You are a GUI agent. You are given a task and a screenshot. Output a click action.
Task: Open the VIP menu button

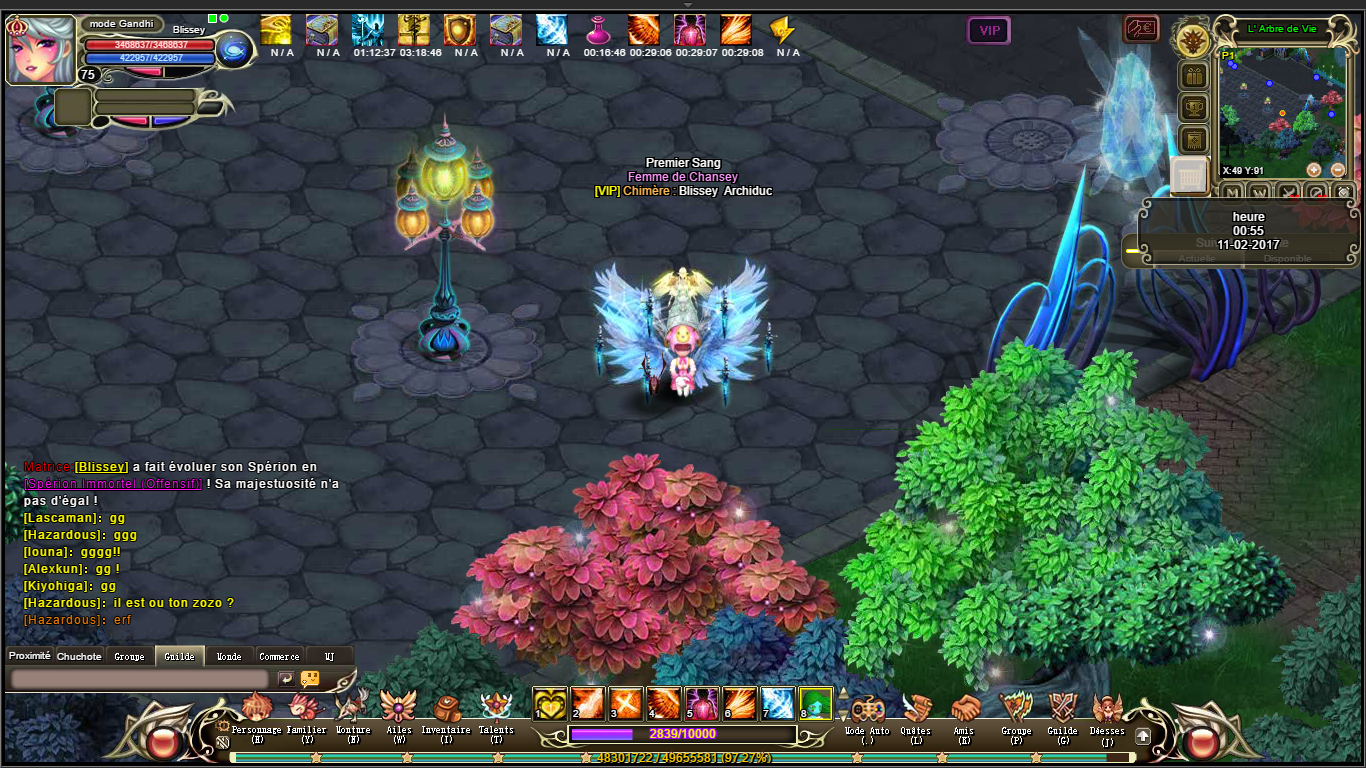[989, 31]
